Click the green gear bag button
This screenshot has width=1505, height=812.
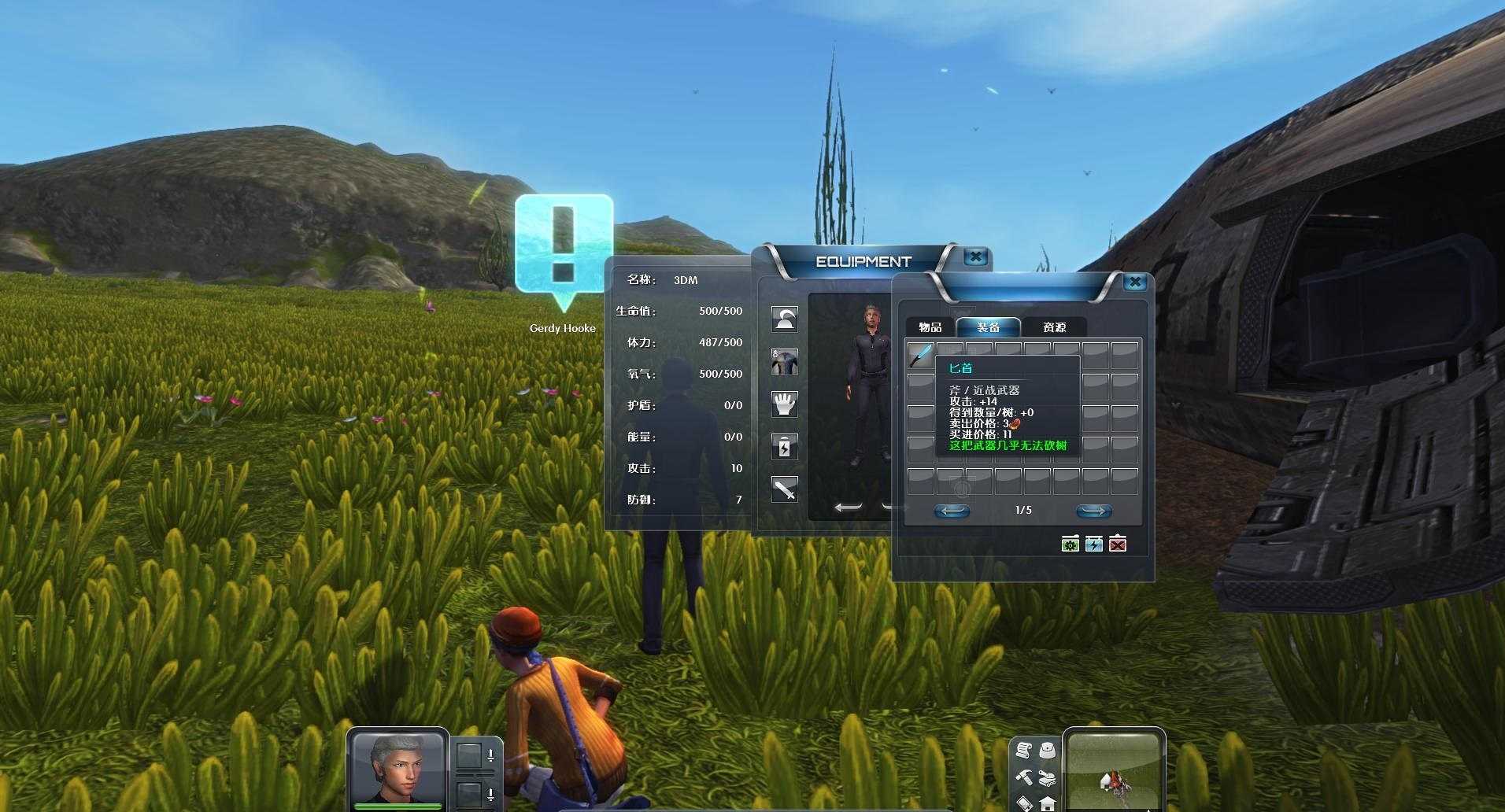coord(1070,544)
